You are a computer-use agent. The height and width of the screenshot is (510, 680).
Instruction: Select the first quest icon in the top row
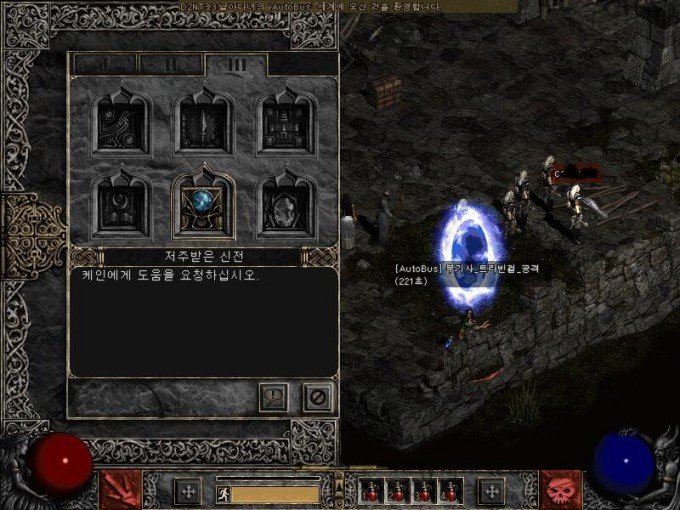click(120, 122)
